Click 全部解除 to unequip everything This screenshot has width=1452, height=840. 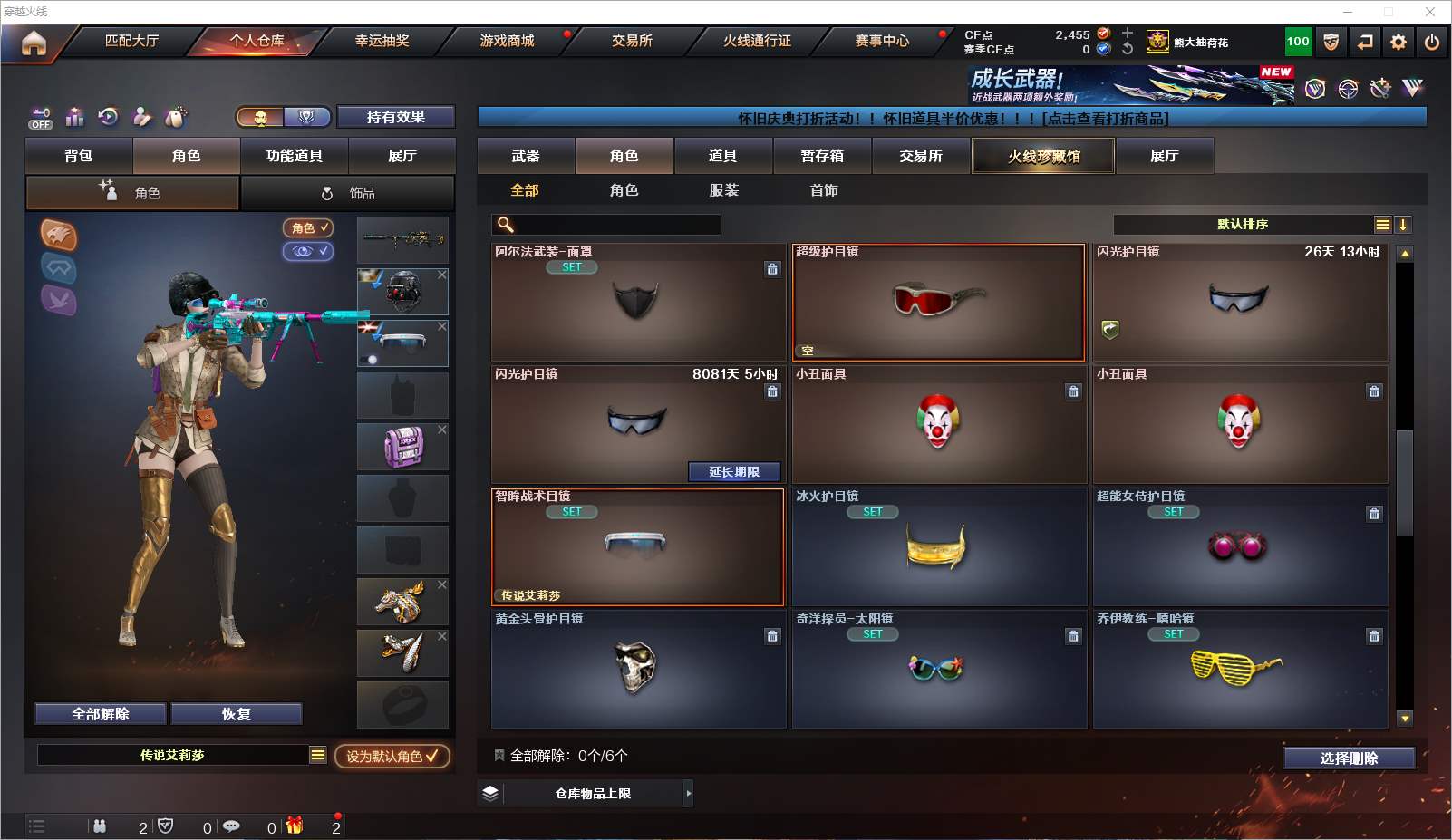click(101, 714)
